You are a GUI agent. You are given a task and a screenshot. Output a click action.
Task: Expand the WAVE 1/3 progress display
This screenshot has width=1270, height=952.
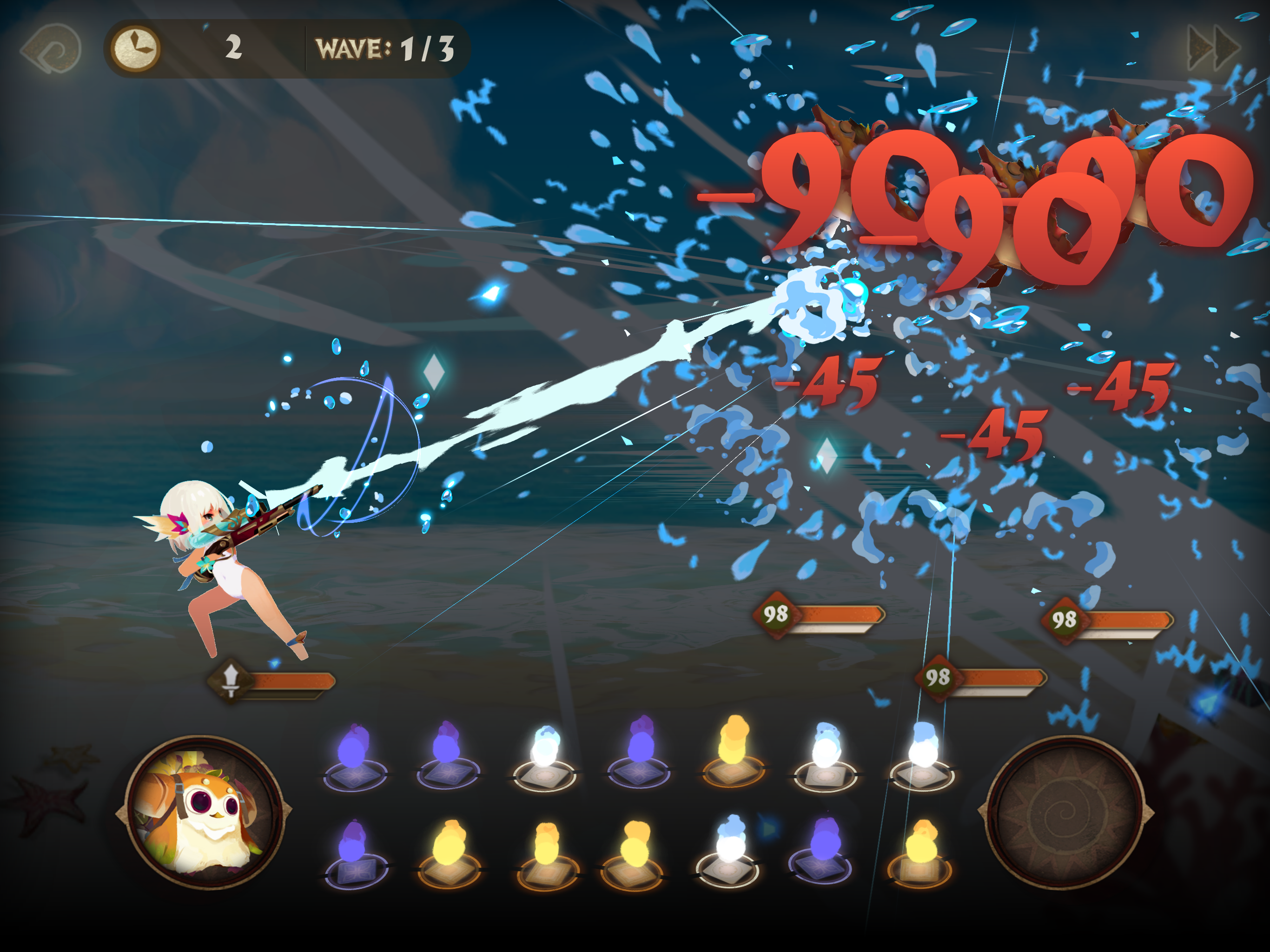point(386,48)
